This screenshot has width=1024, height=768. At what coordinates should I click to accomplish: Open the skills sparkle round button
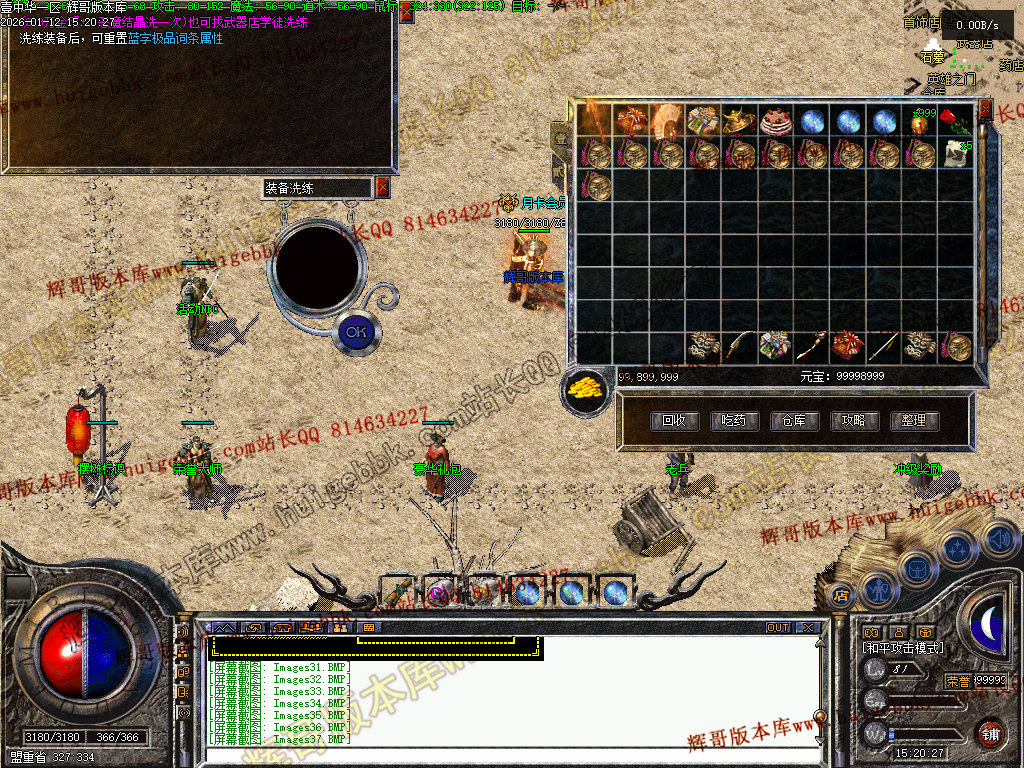(x=959, y=548)
